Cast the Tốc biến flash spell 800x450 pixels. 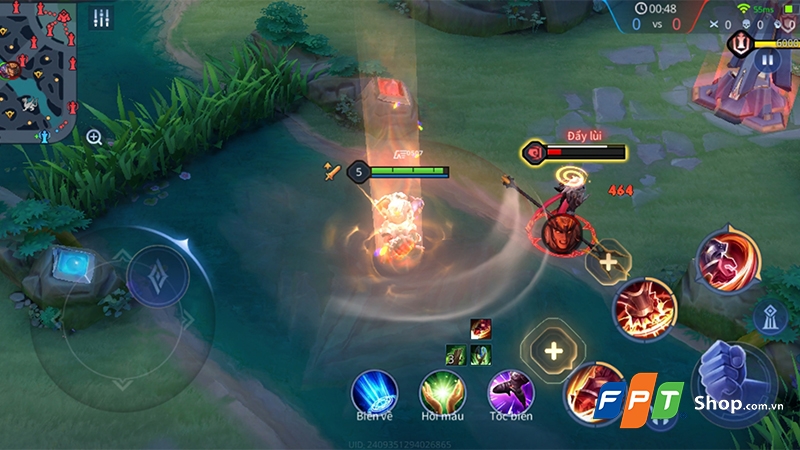click(509, 391)
